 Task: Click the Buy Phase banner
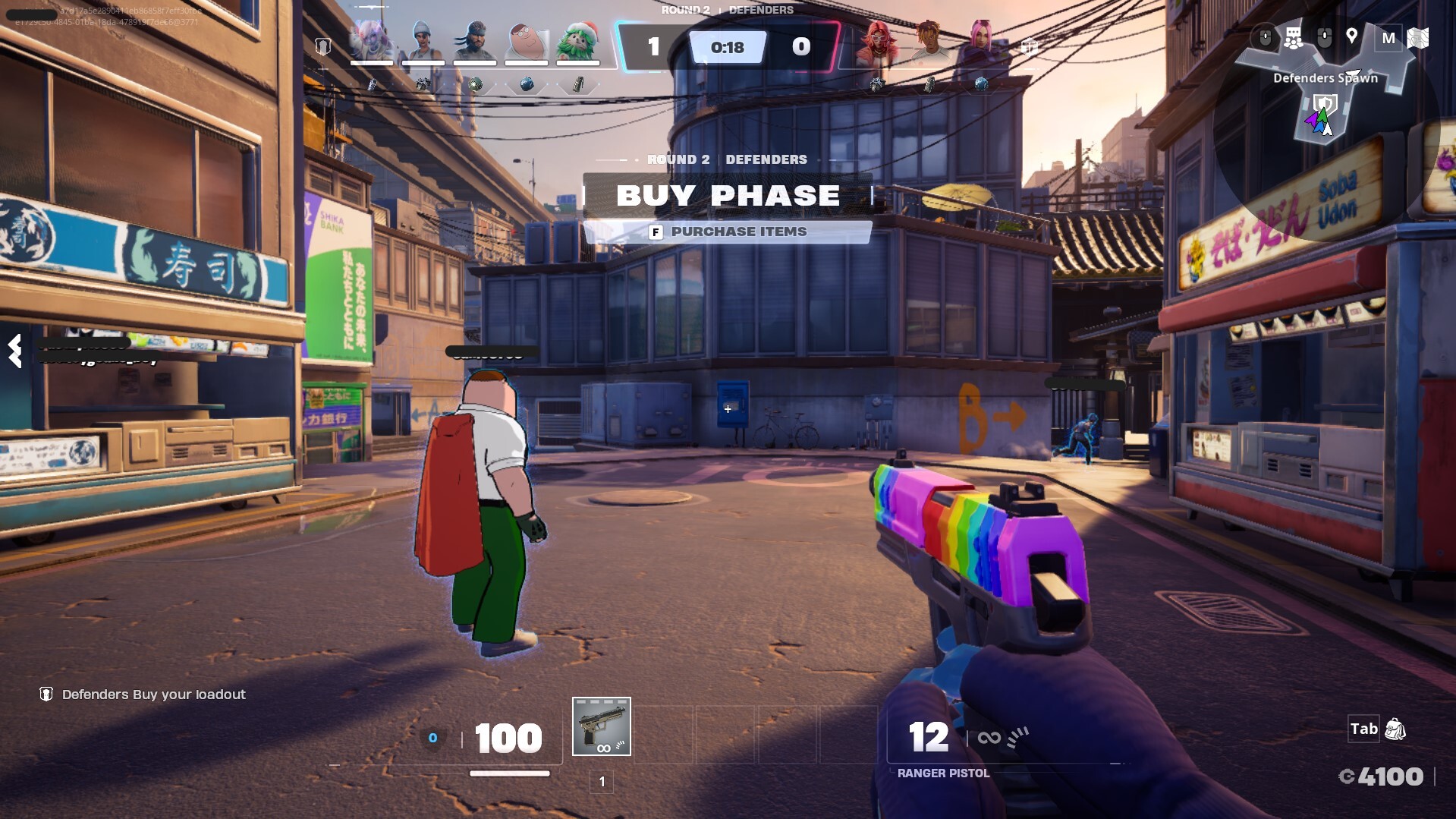(729, 195)
